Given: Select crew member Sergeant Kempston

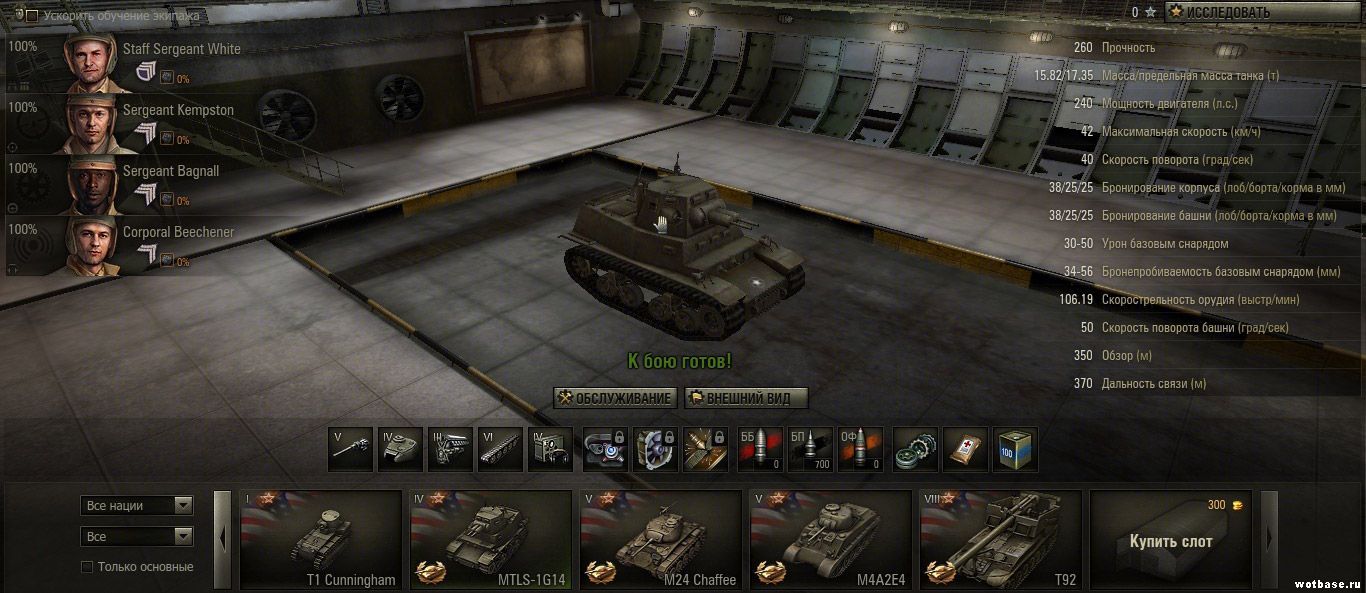Looking at the screenshot, I should click(x=178, y=110).
